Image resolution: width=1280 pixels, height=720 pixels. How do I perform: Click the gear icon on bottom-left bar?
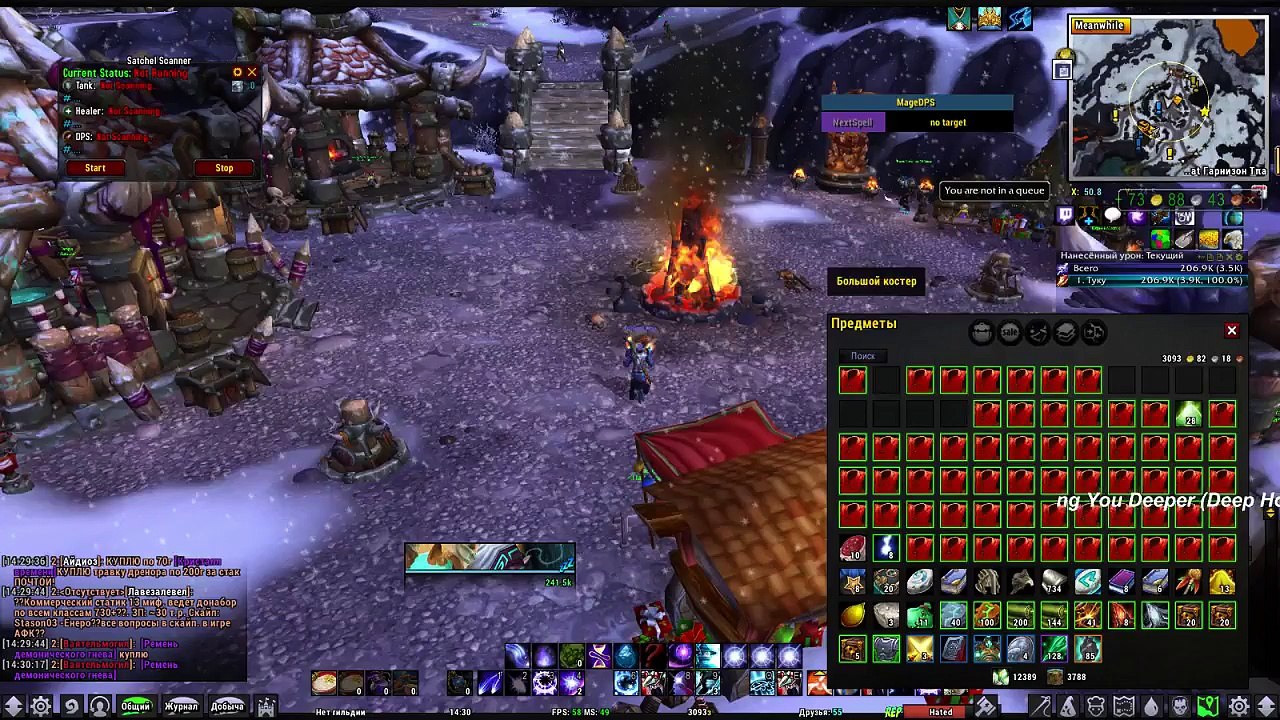[x=41, y=706]
